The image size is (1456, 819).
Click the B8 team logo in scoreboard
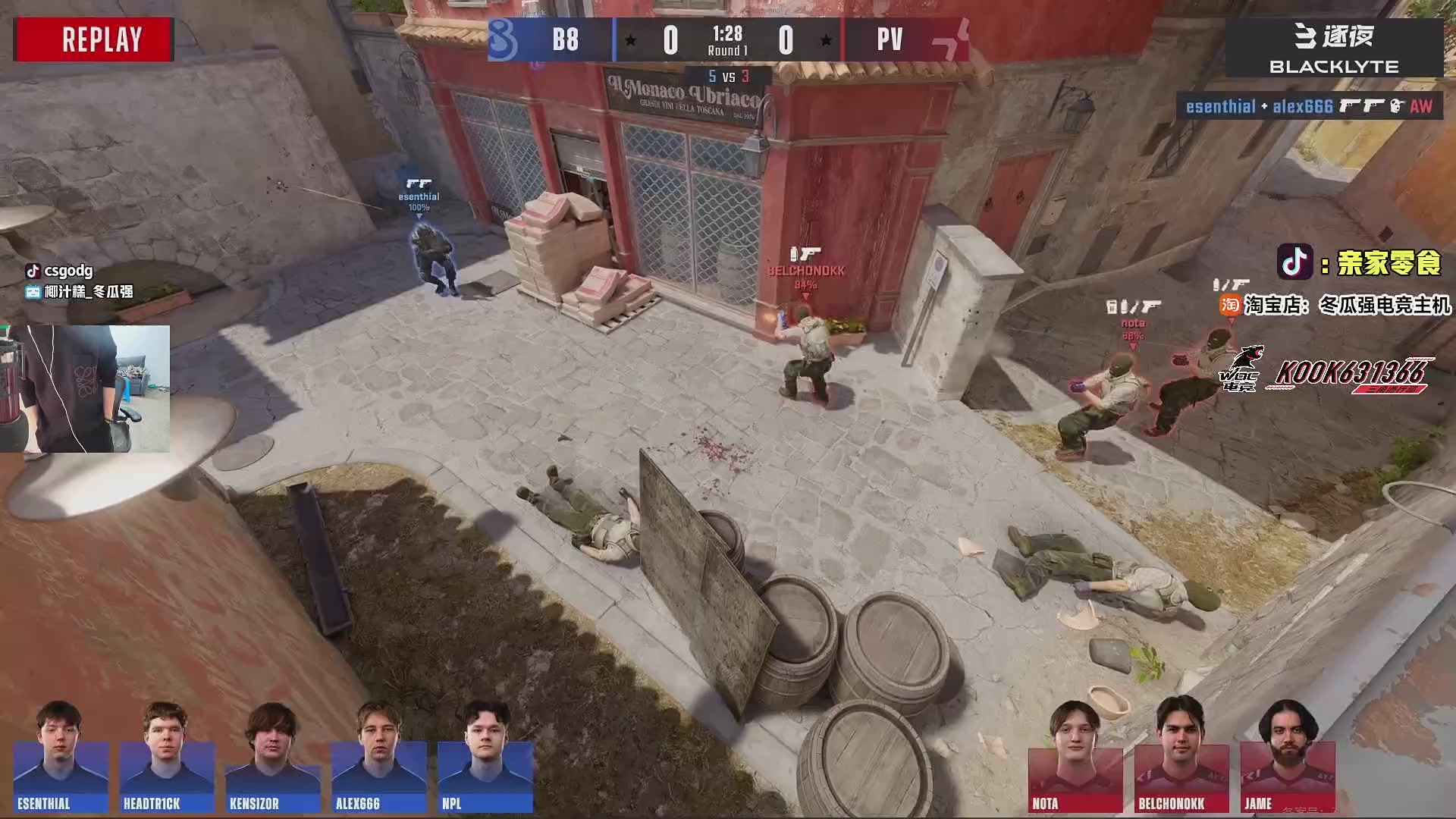[503, 39]
